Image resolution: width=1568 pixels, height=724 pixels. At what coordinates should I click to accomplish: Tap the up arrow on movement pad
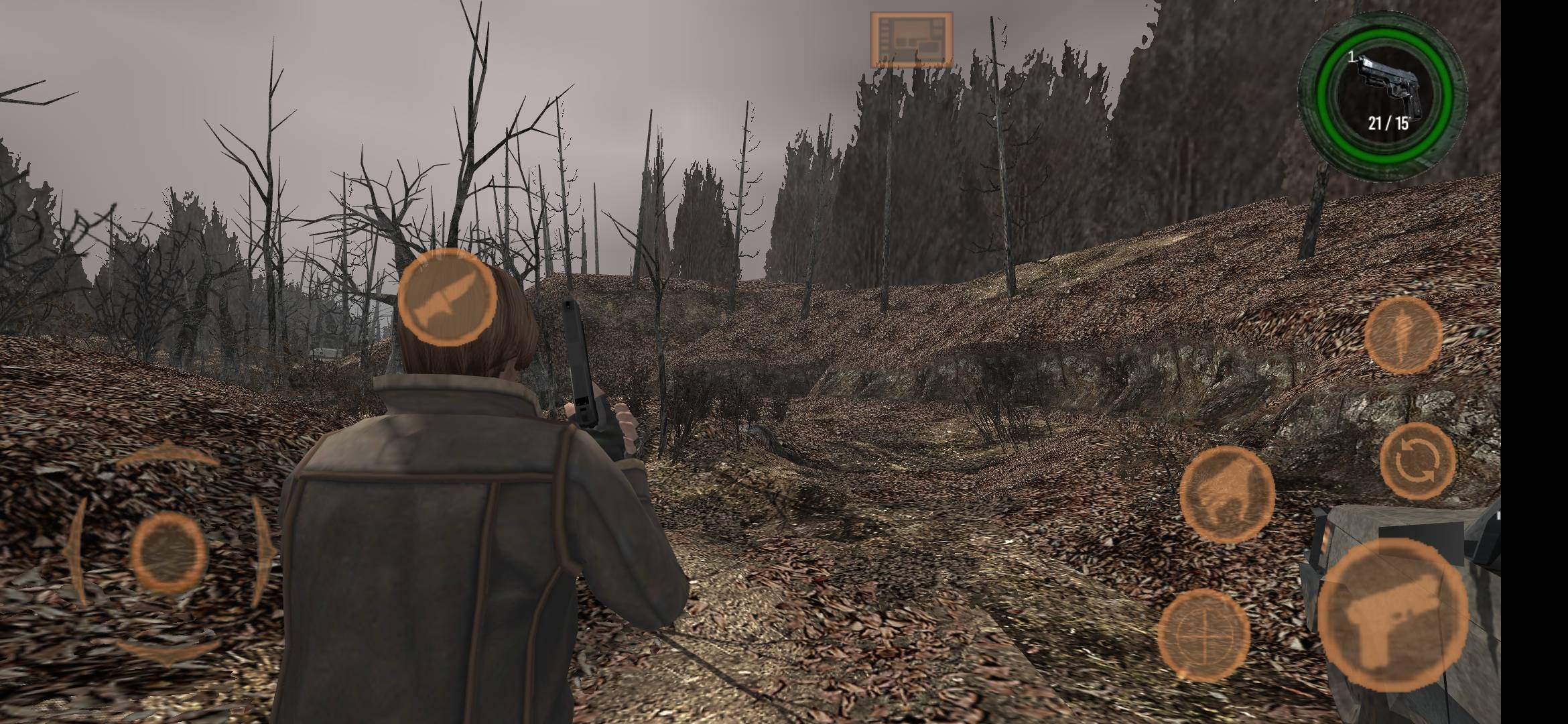click(168, 457)
